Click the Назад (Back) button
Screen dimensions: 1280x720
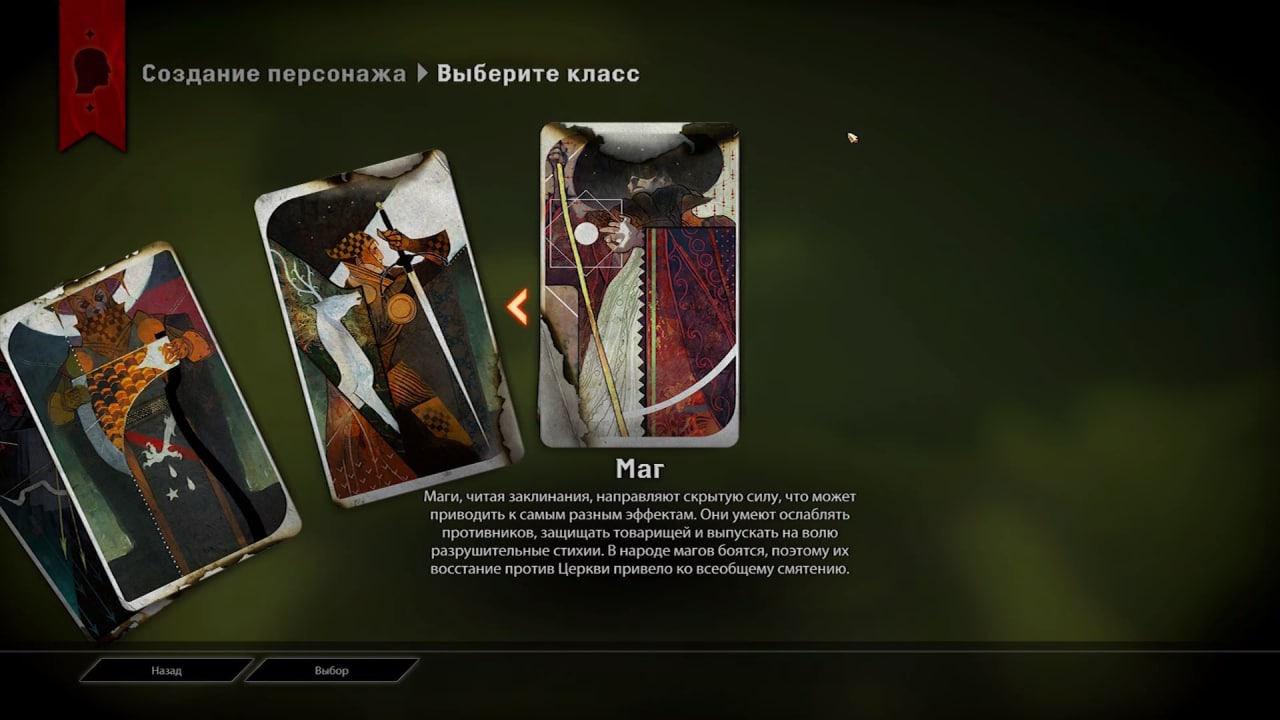pos(166,670)
